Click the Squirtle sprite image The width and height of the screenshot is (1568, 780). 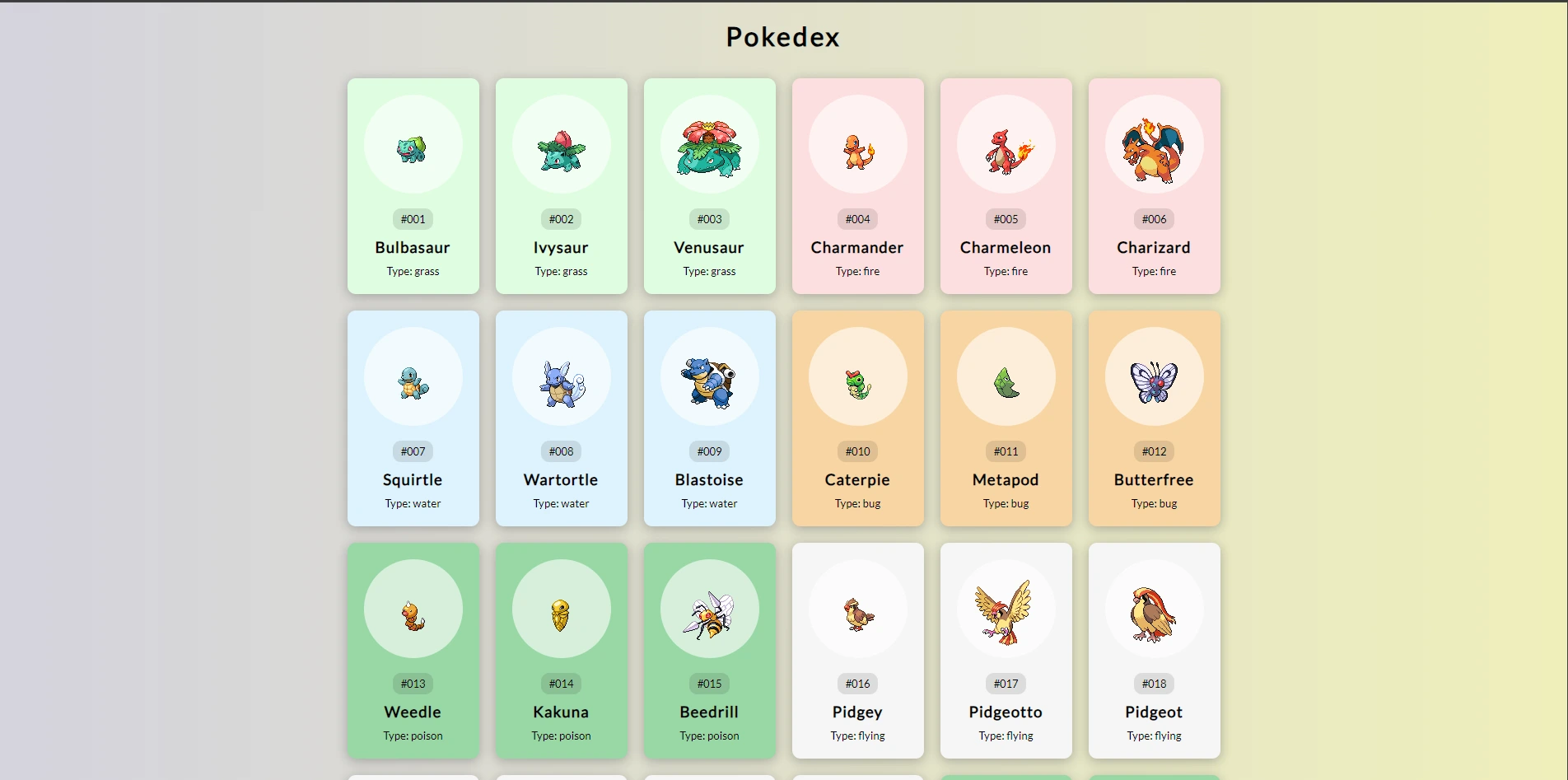413,379
